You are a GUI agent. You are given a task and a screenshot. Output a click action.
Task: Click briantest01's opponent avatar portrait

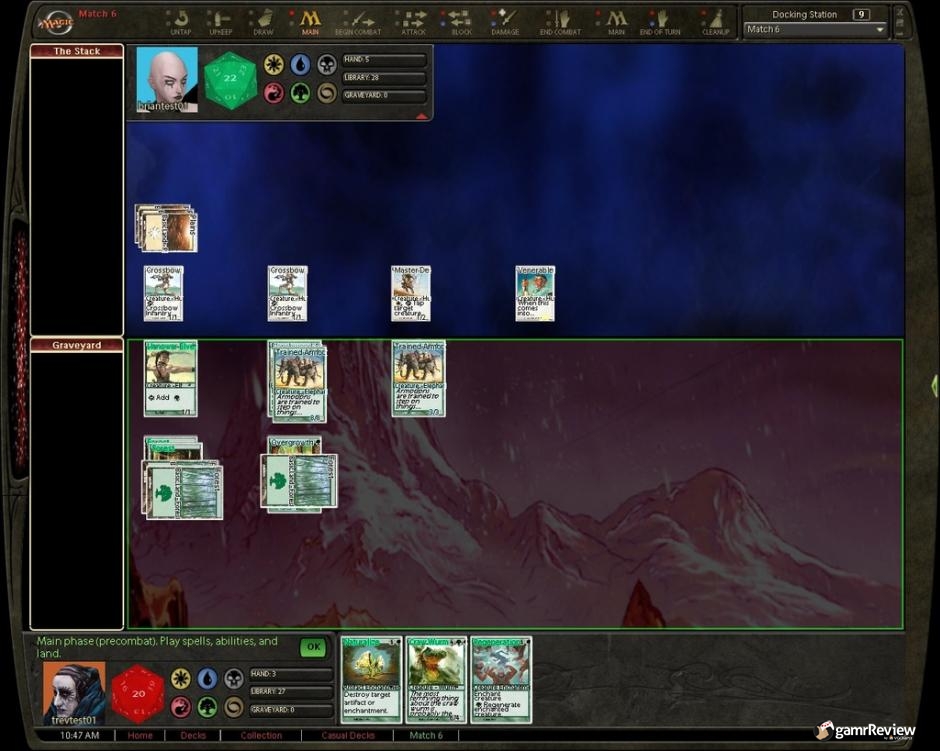pos(166,79)
